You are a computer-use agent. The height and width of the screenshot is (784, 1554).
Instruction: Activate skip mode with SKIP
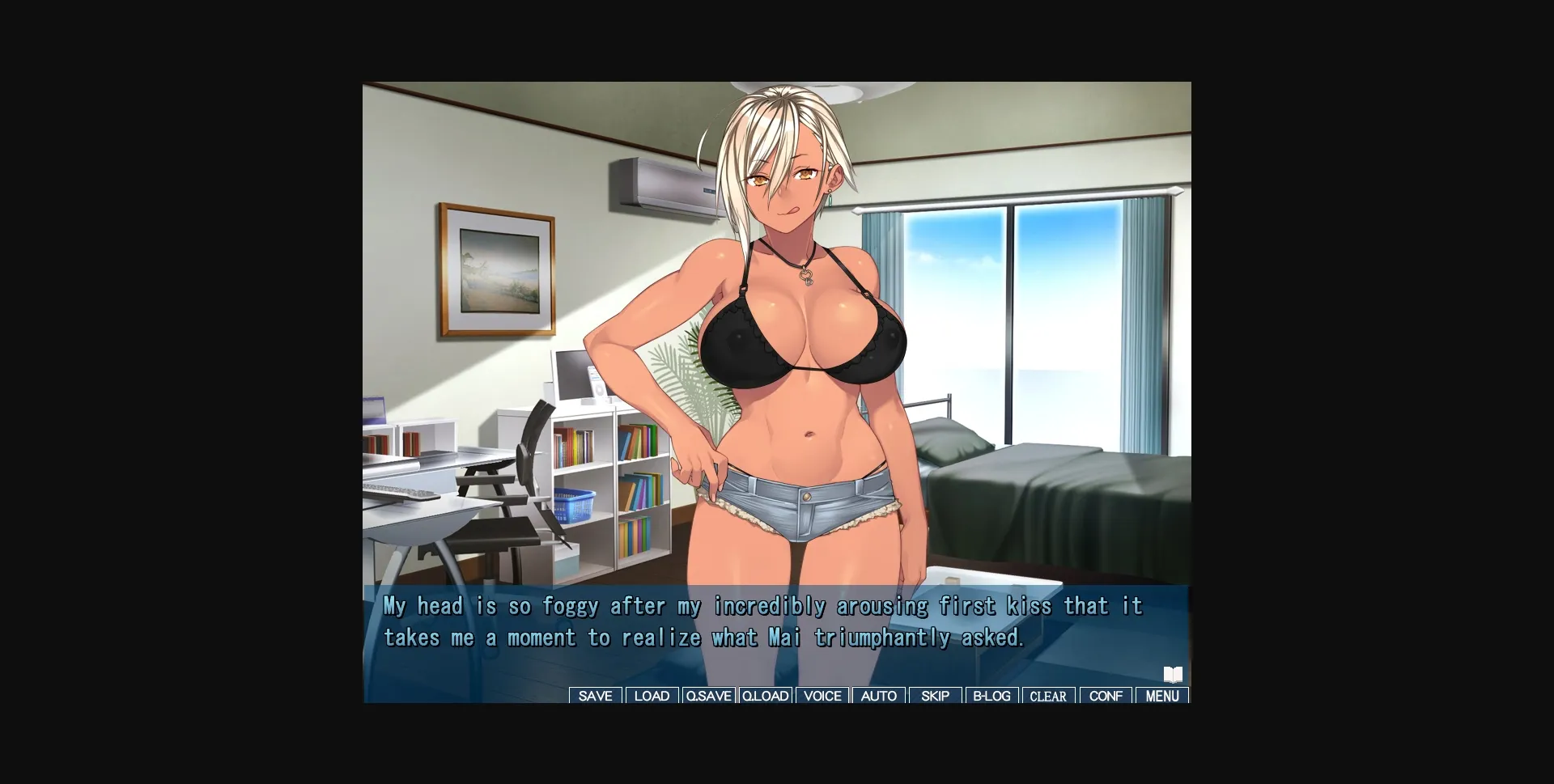point(935,696)
